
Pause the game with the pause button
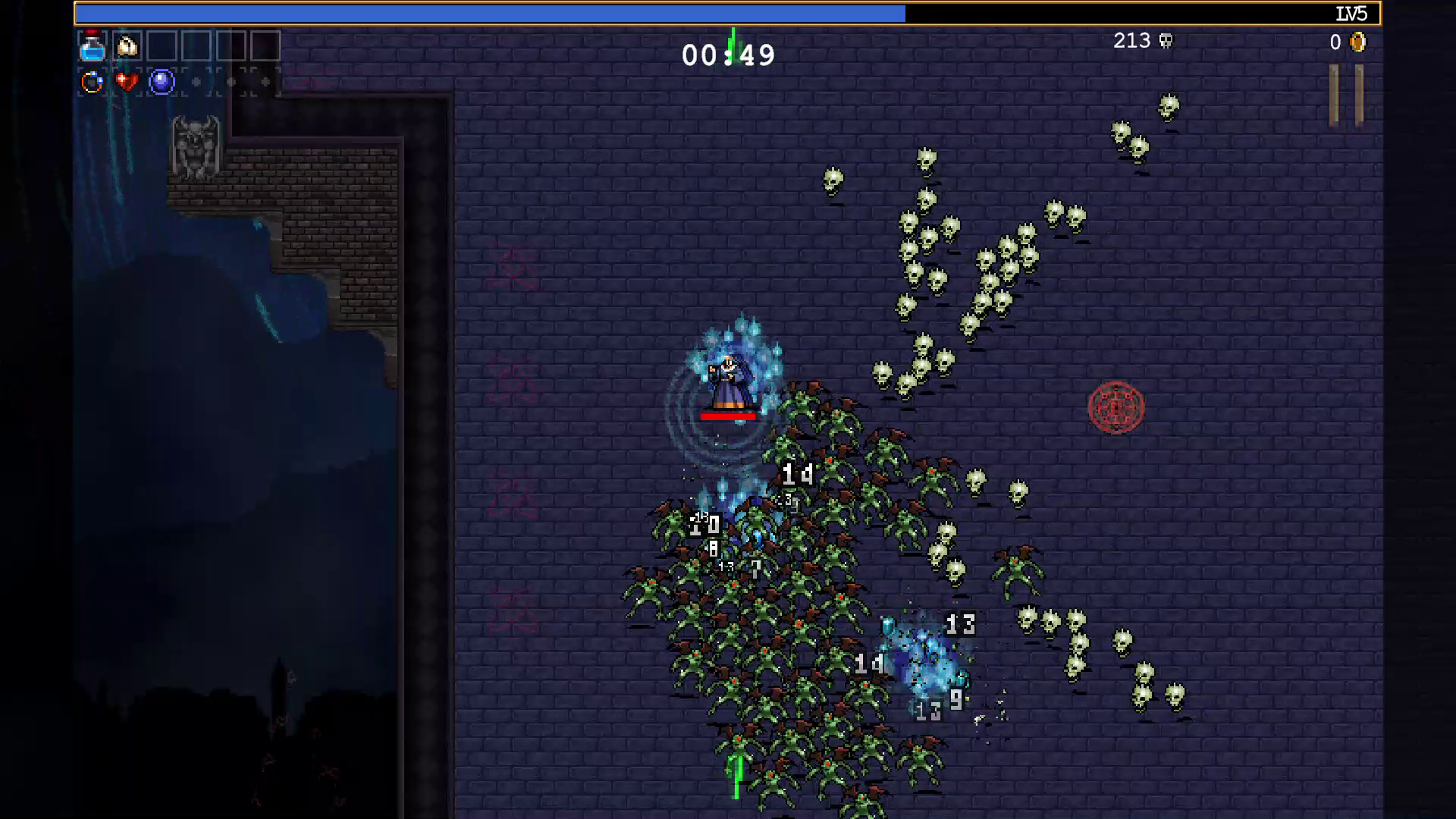point(1346,95)
